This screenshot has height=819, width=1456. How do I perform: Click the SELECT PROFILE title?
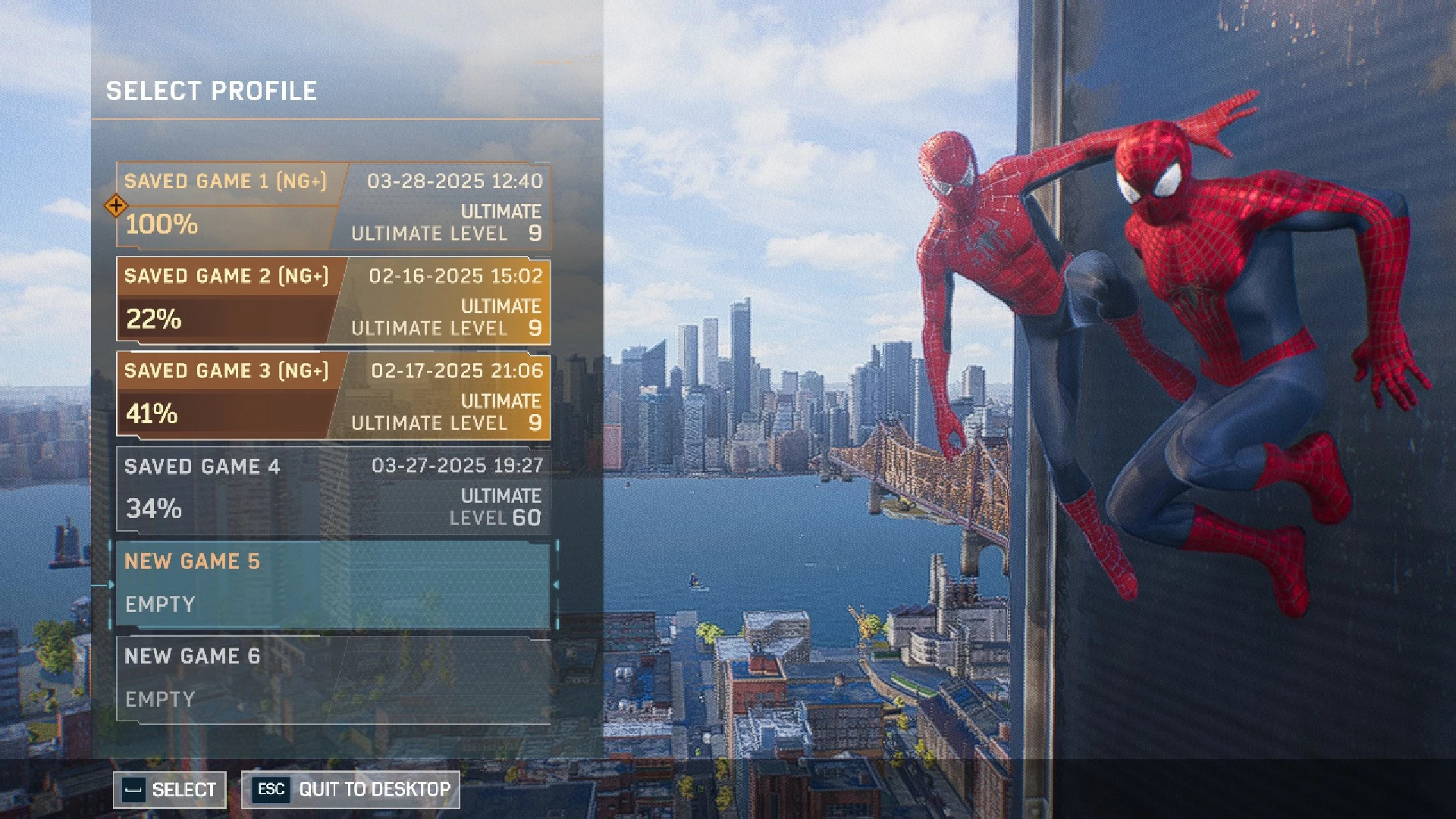point(212,92)
